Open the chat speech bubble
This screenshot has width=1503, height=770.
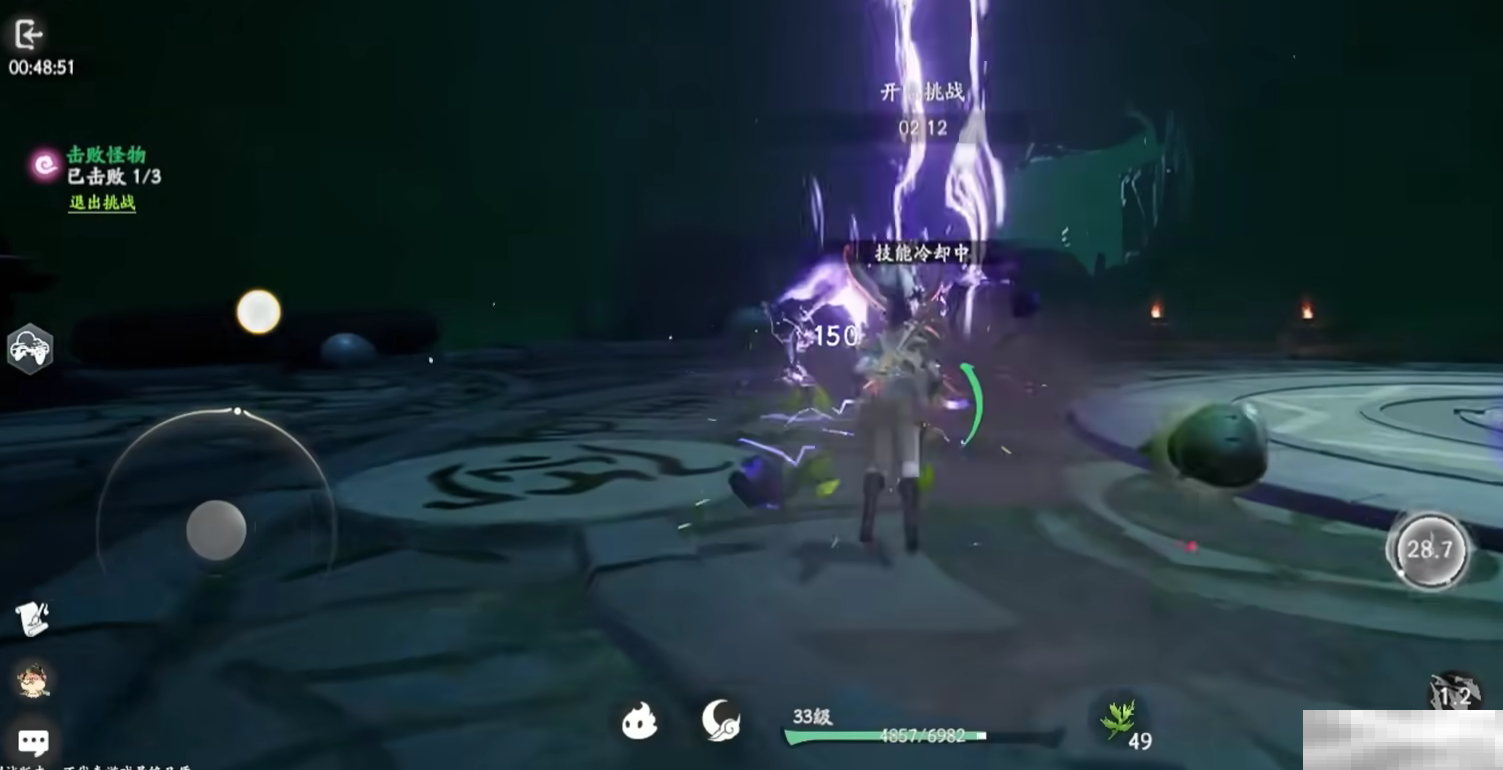pyautogui.click(x=33, y=741)
